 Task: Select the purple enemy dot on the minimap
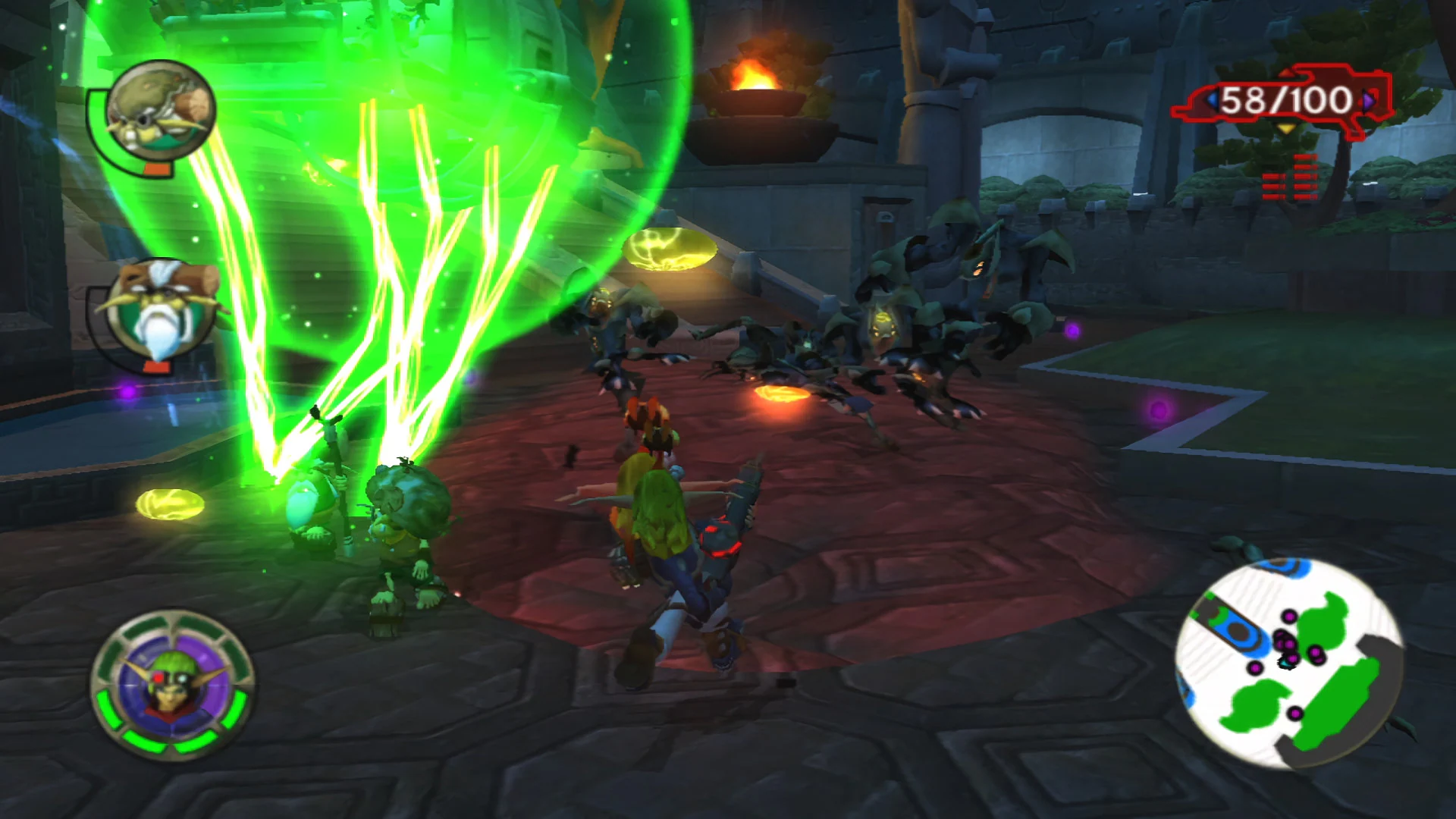pyautogui.click(x=1290, y=617)
